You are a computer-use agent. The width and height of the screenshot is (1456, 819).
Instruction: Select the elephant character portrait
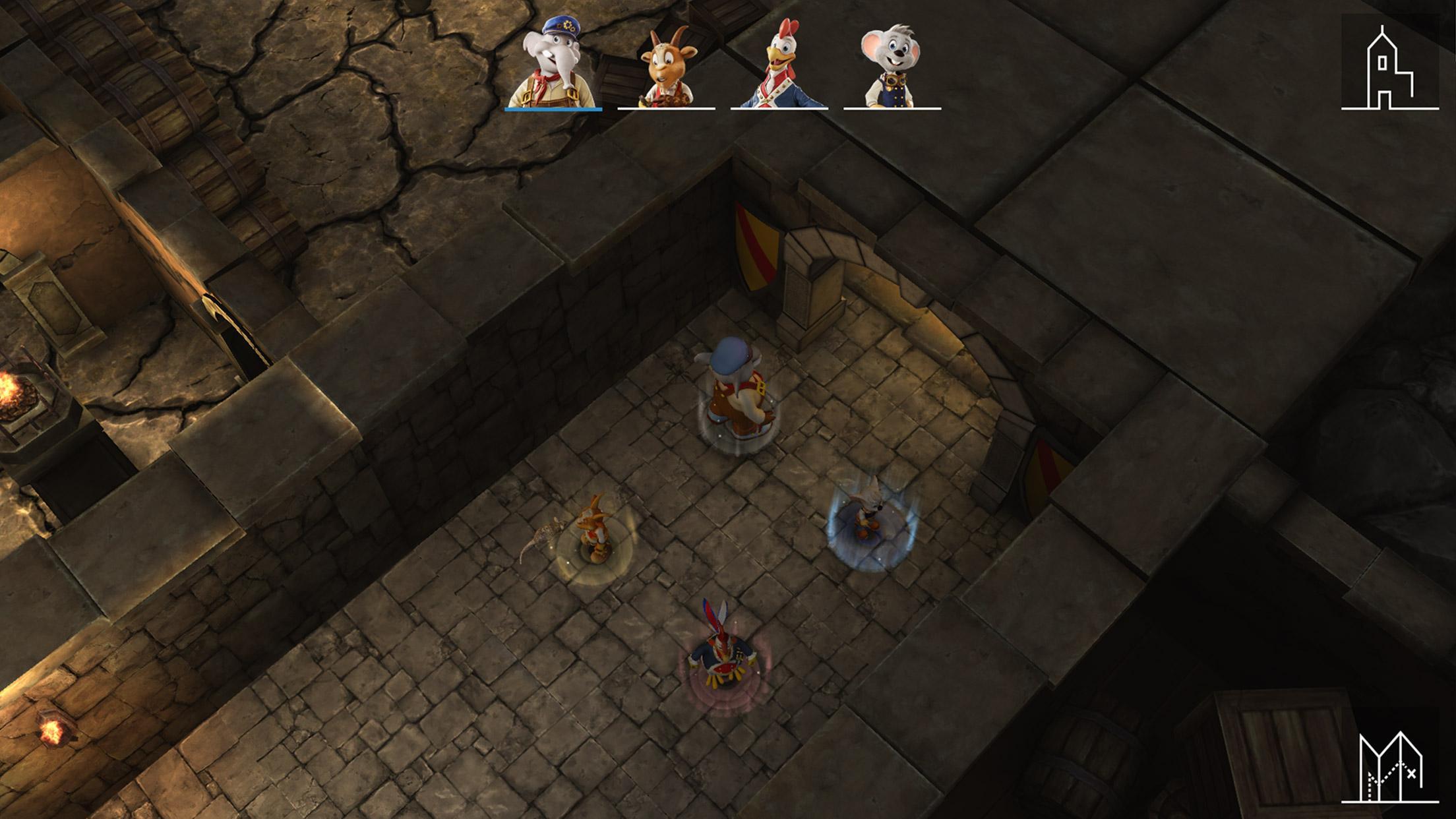pyautogui.click(x=553, y=65)
